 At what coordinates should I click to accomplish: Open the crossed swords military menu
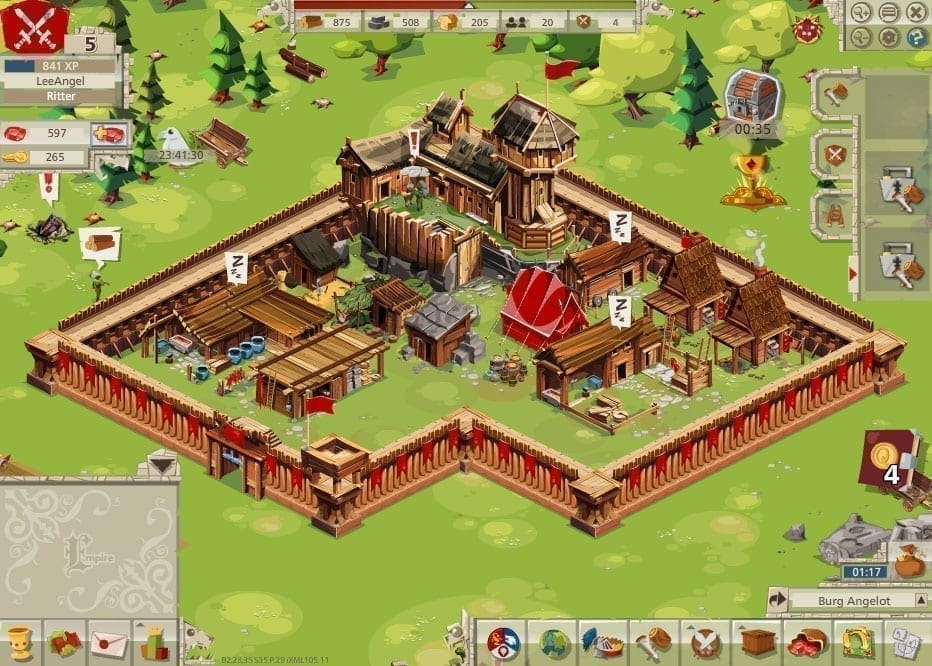(x=705, y=641)
